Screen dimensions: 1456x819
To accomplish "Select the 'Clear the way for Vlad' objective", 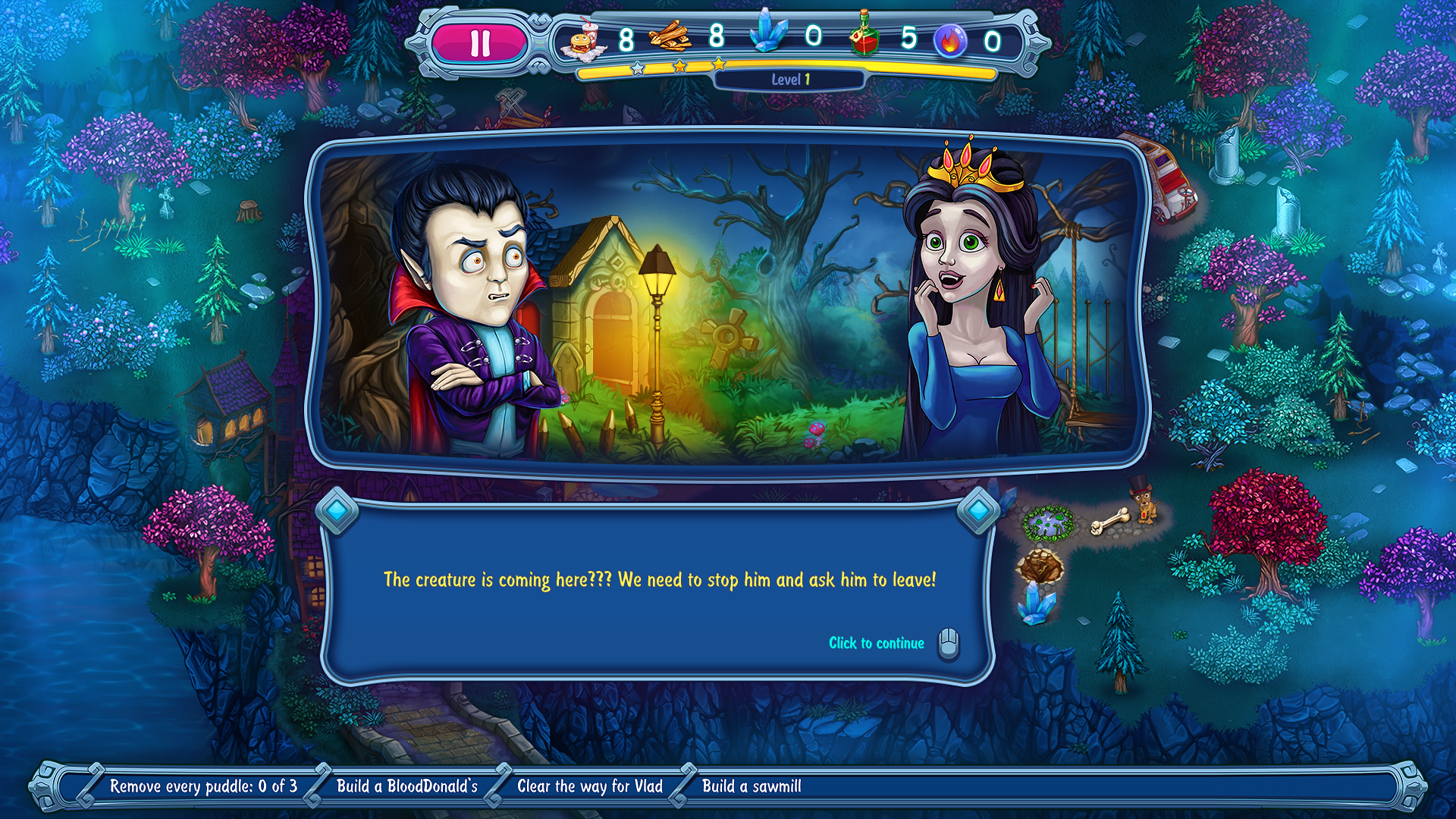I will [x=589, y=786].
